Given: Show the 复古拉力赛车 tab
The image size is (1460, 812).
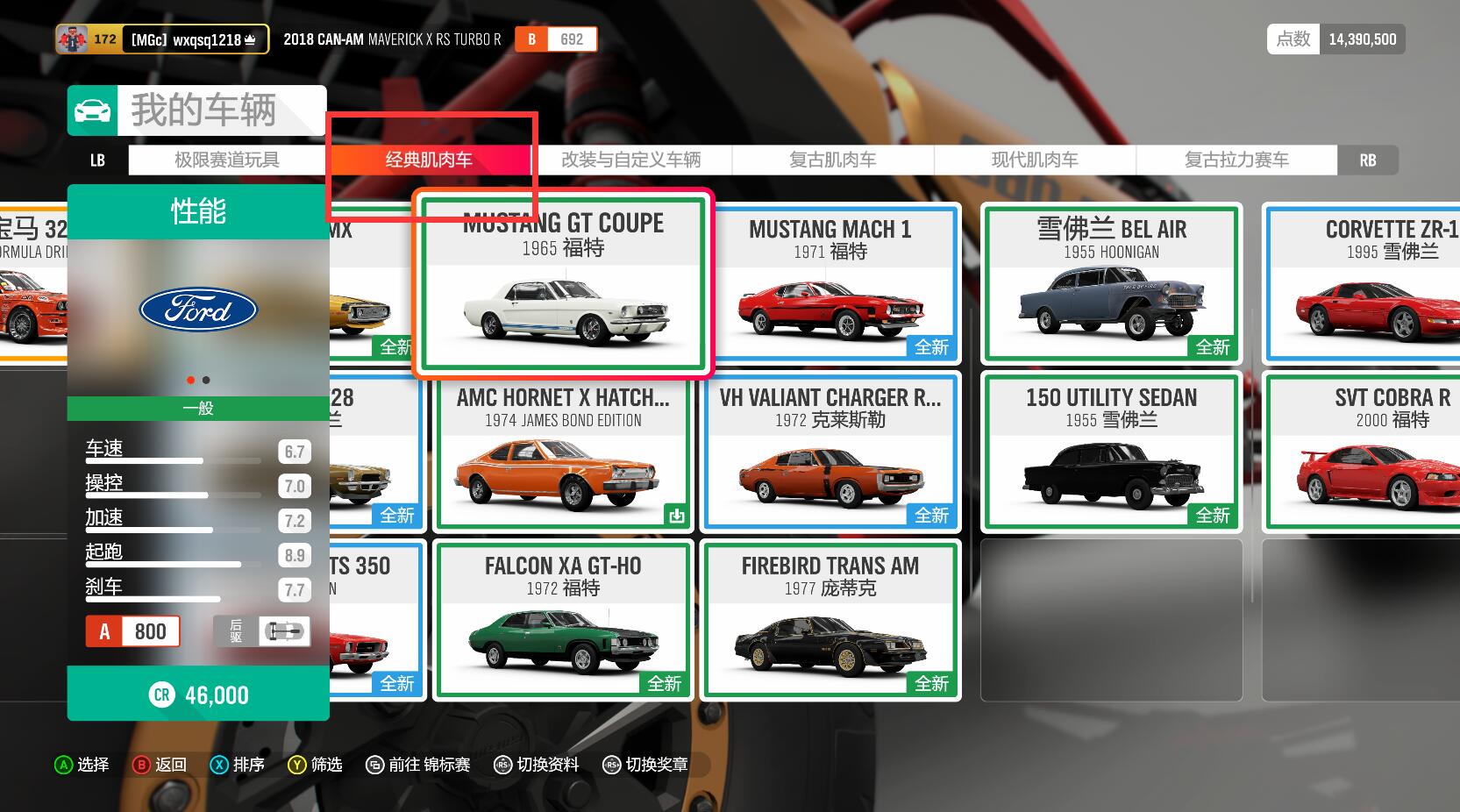Looking at the screenshot, I should pyautogui.click(x=1236, y=160).
